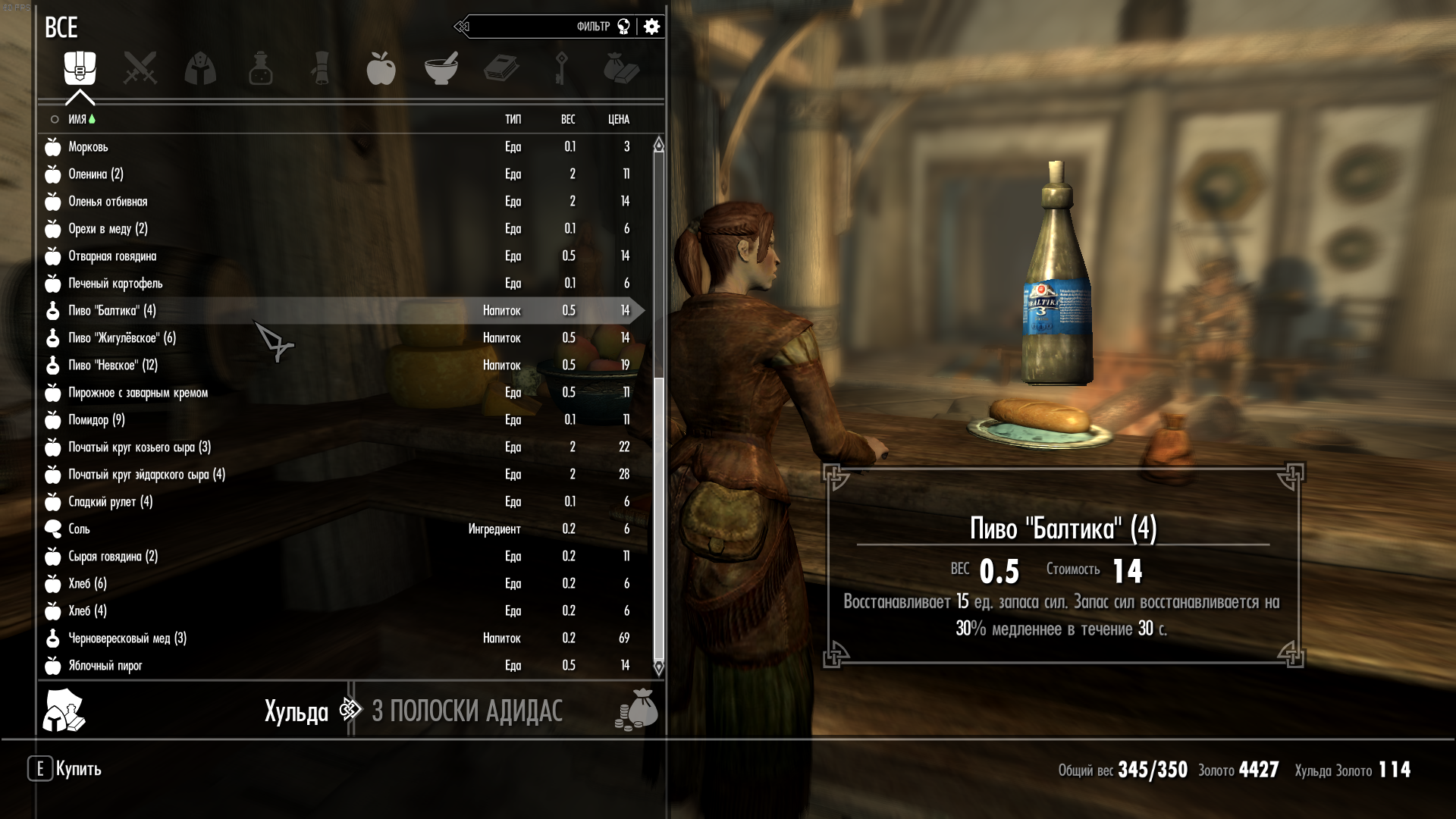Select the keys category tab
The height and width of the screenshot is (819, 1456).
tap(561, 68)
